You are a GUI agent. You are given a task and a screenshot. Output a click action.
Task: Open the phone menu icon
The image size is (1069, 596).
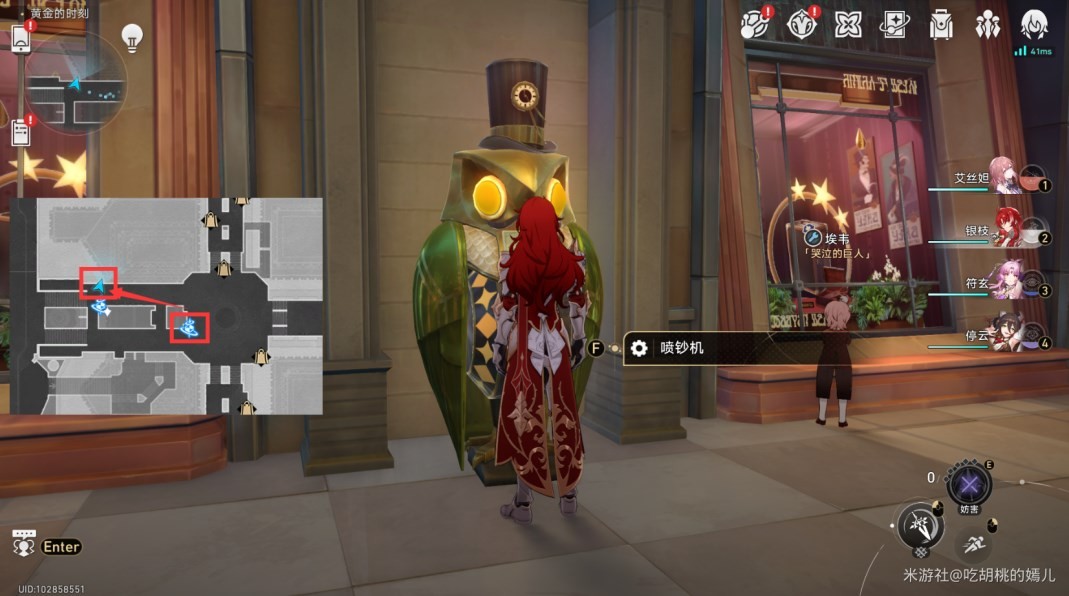(22, 39)
